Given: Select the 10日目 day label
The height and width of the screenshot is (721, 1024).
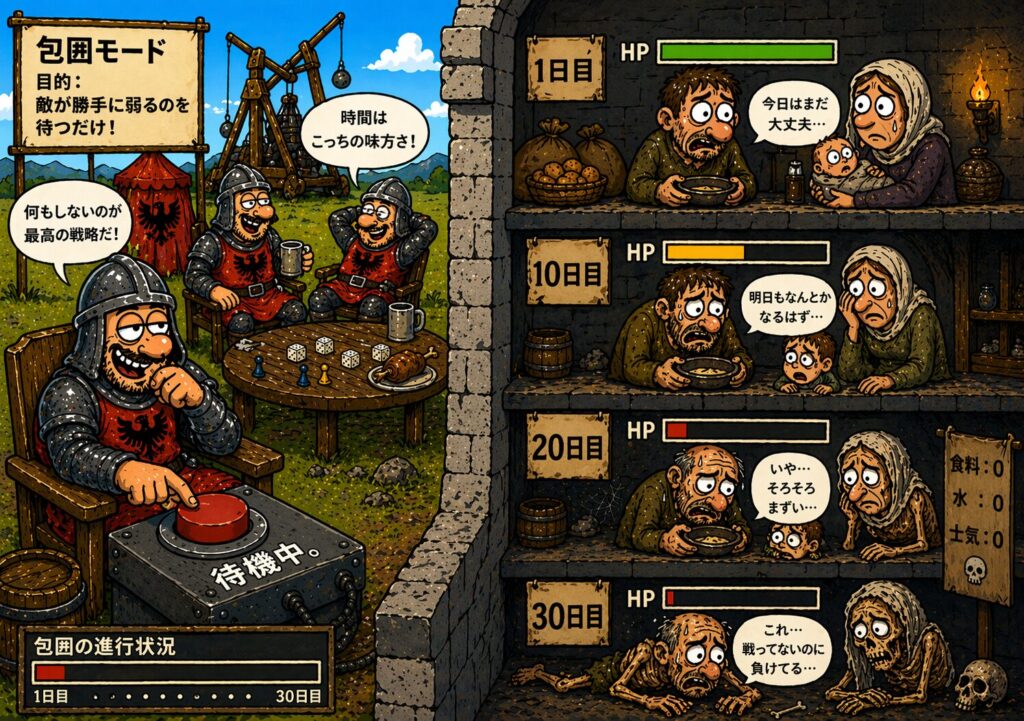Looking at the screenshot, I should (x=567, y=269).
